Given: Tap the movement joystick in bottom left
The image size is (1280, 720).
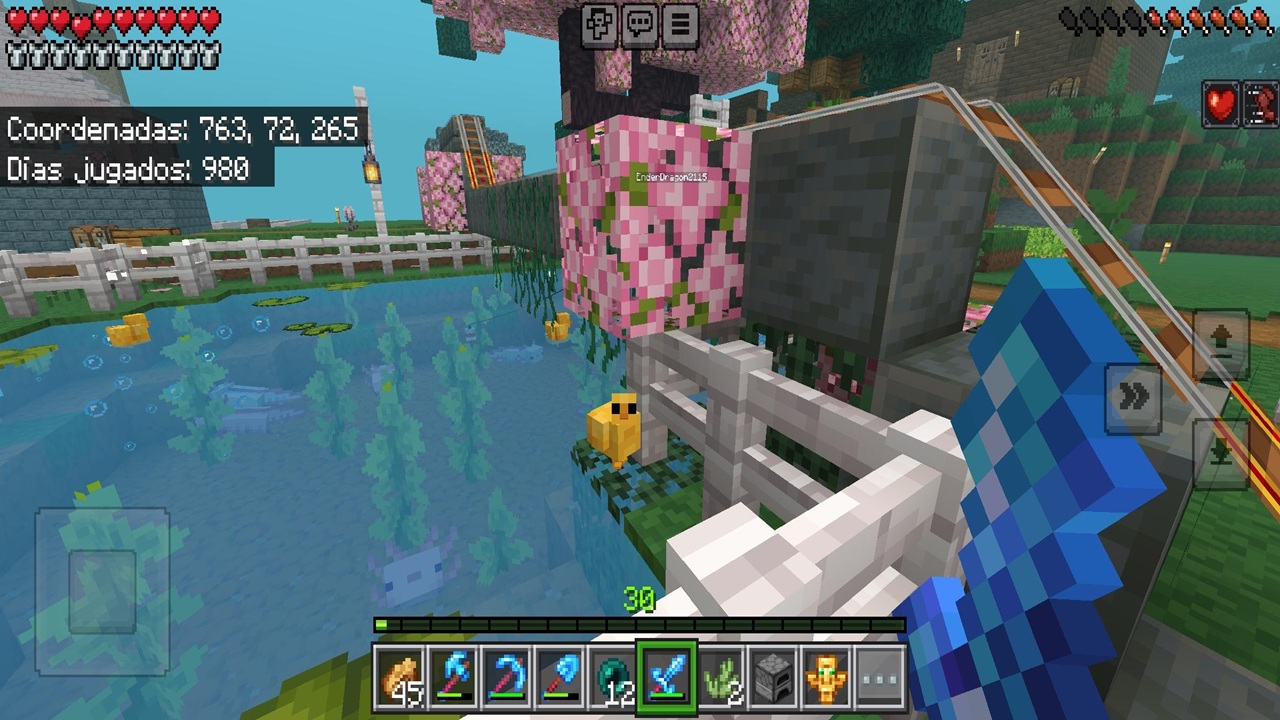Looking at the screenshot, I should 103,590.
